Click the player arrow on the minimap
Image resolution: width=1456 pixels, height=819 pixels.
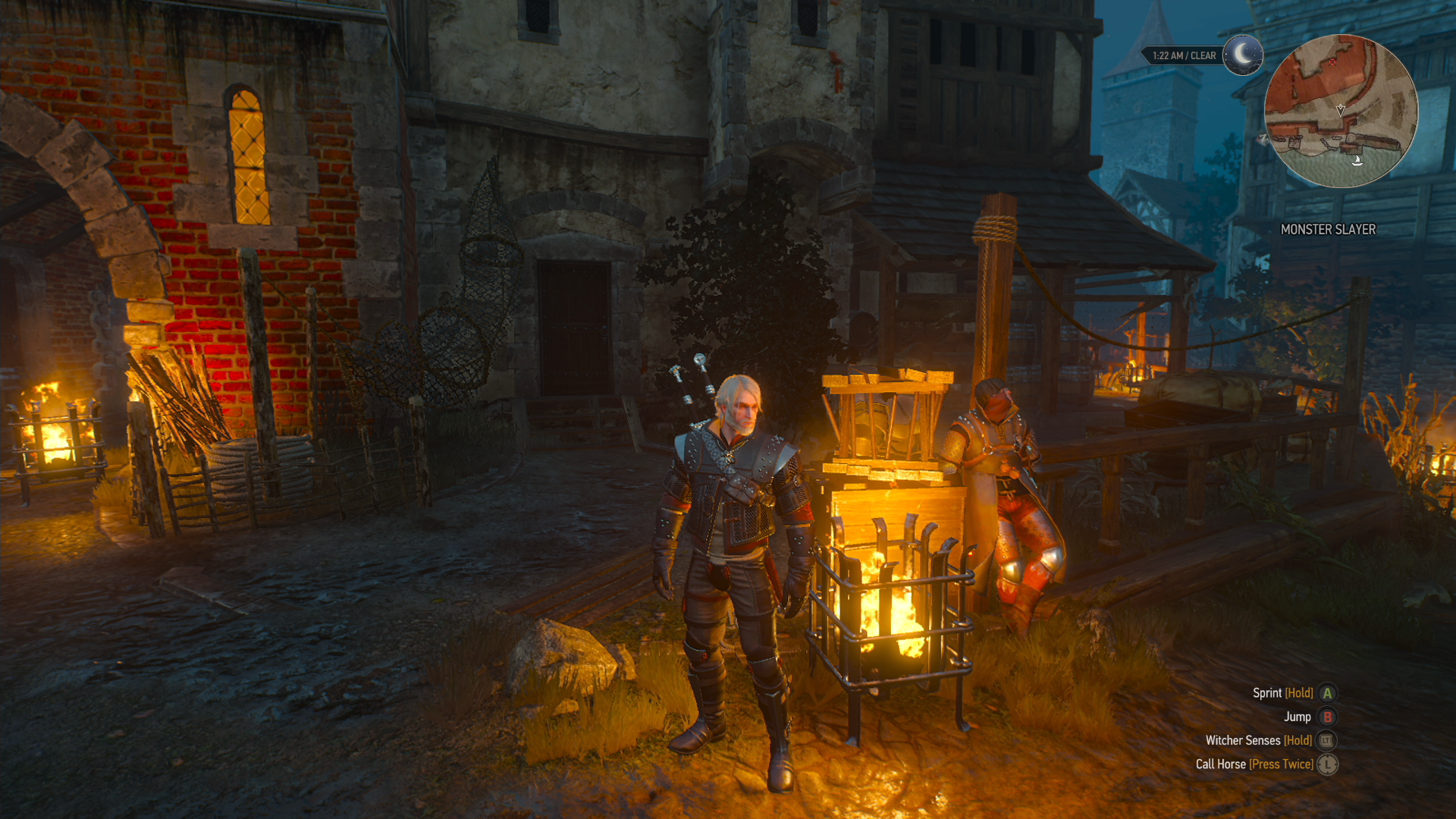pos(1341,110)
